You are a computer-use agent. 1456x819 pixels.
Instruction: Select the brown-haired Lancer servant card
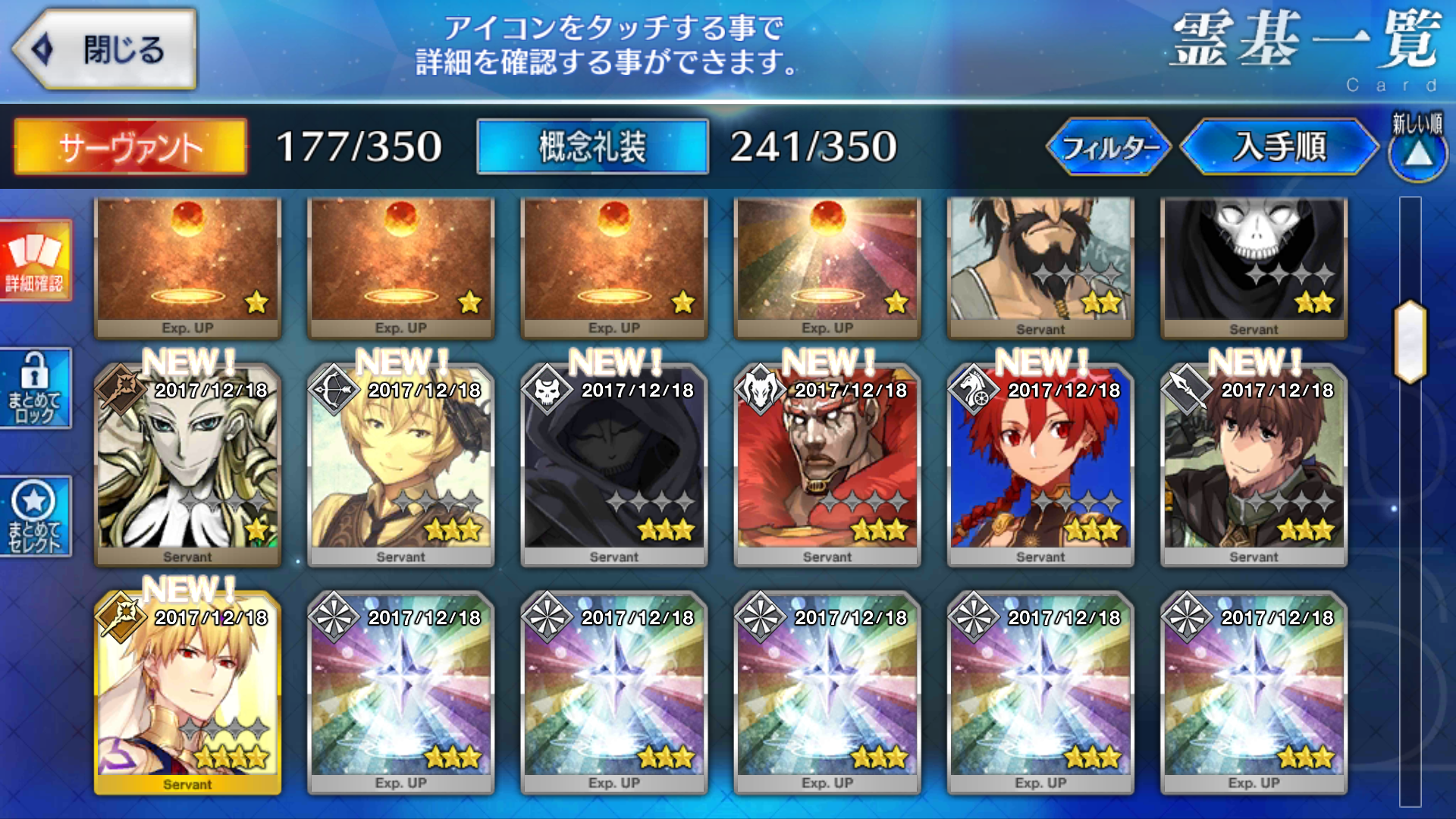(x=1254, y=465)
